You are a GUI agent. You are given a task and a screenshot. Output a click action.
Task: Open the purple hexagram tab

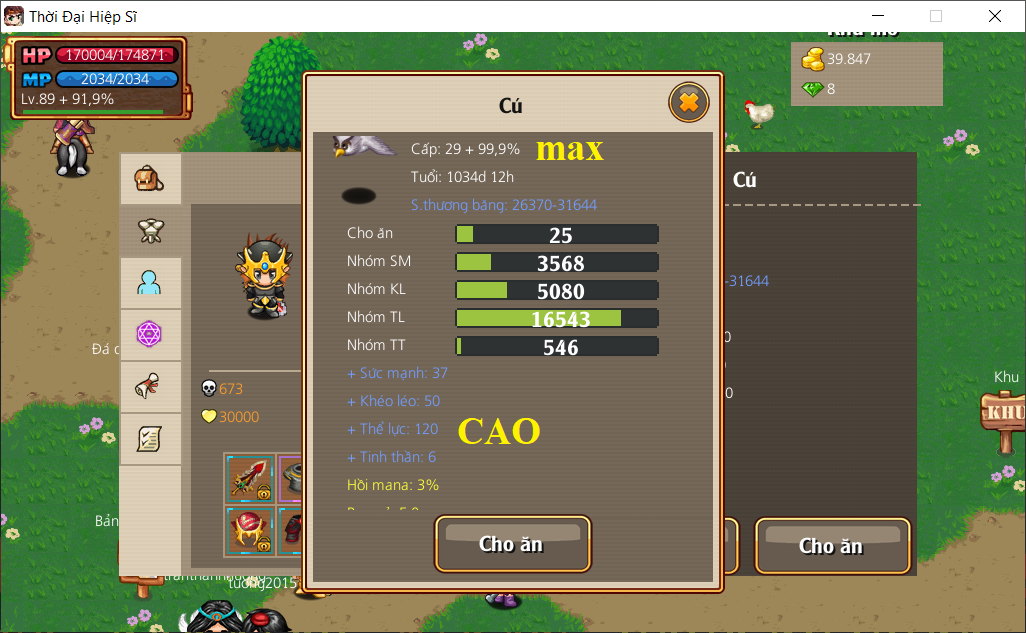150,335
